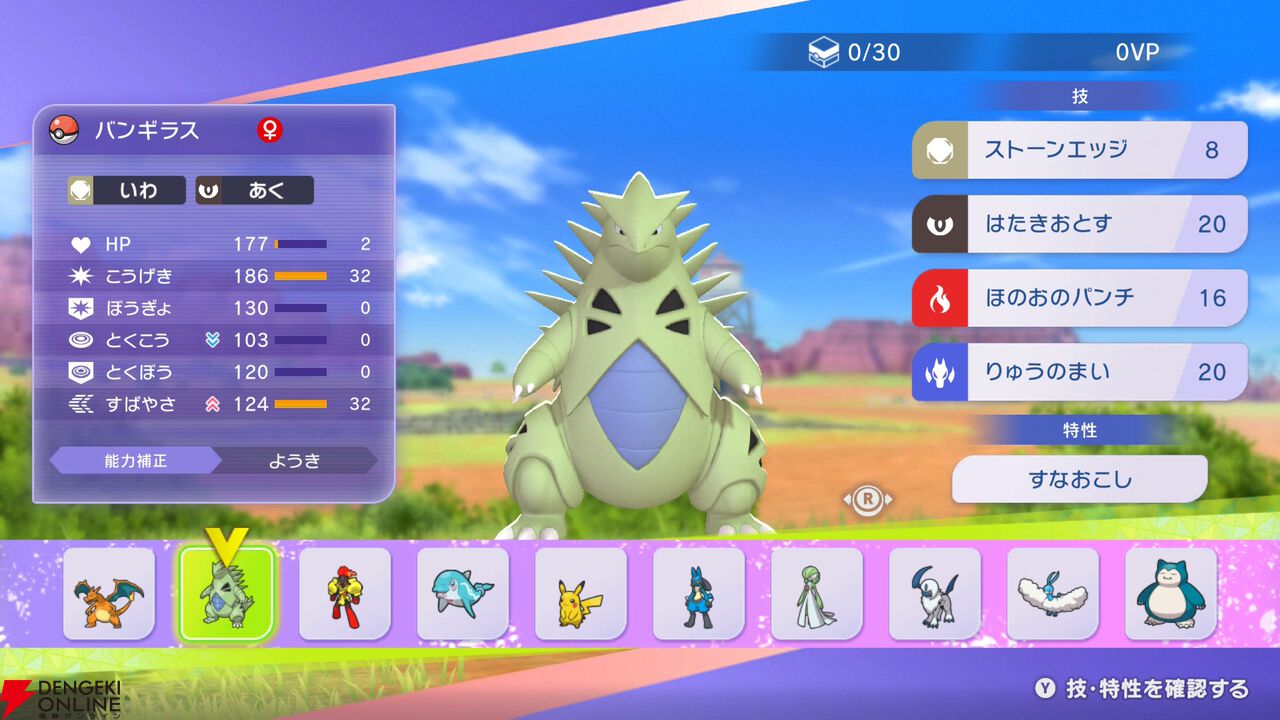Expand the すなおこし ability entry

click(x=1080, y=479)
